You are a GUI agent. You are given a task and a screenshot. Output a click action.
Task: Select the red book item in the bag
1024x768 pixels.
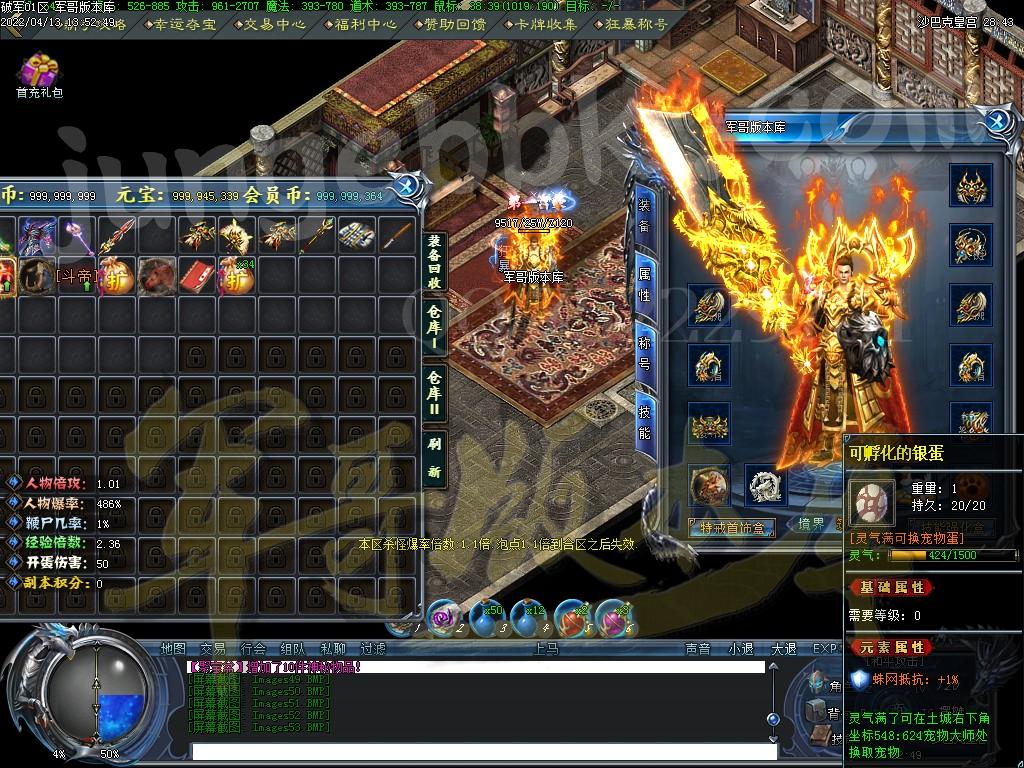198,275
